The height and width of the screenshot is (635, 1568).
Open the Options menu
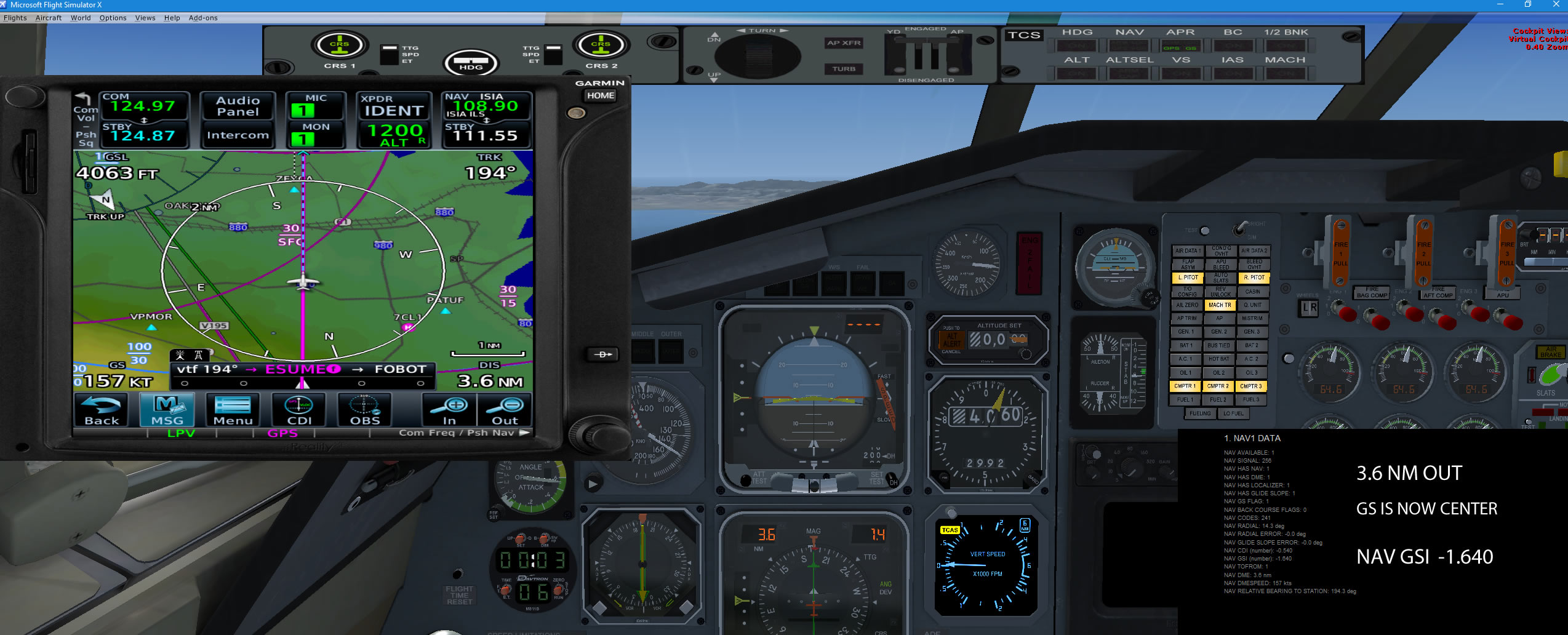coord(113,18)
